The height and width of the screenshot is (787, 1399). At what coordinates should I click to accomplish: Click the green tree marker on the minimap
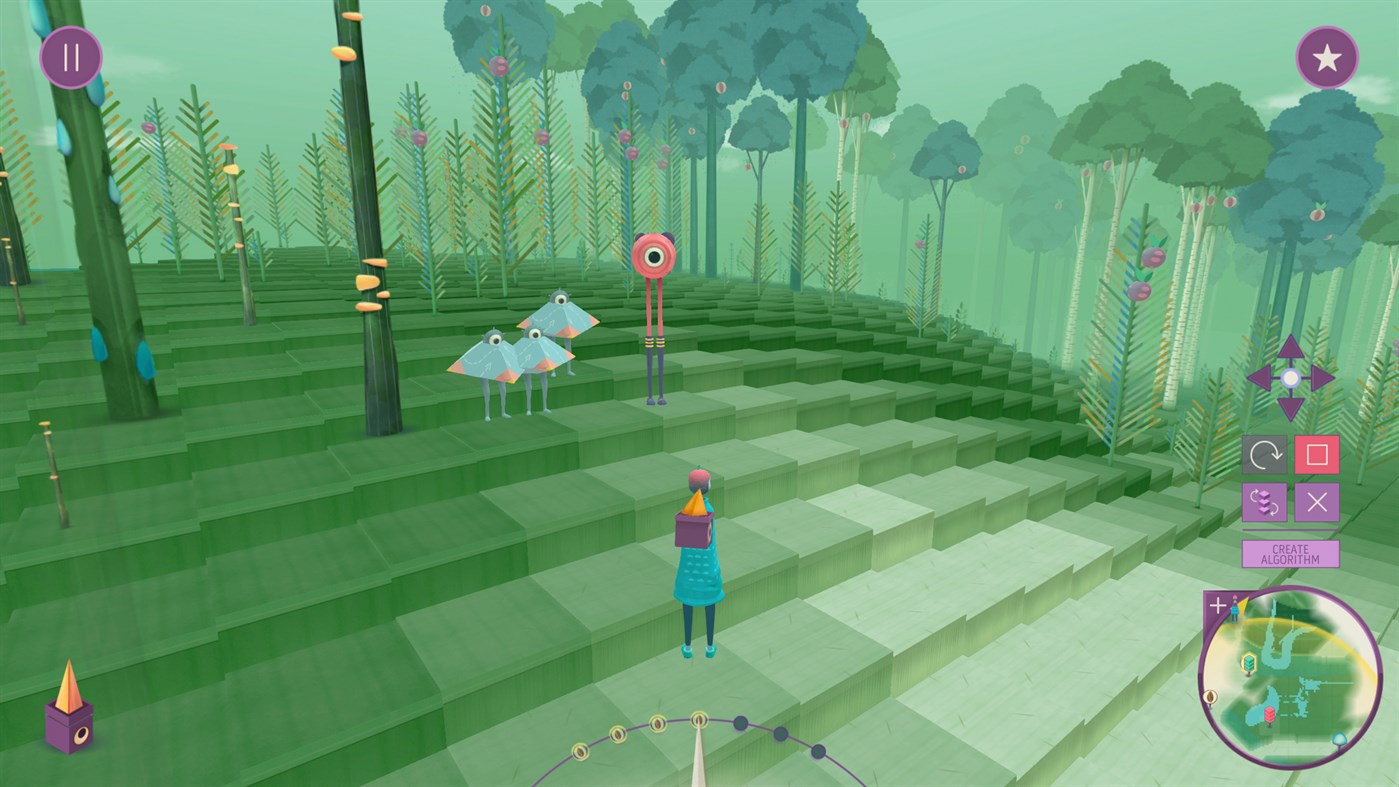click(1249, 662)
